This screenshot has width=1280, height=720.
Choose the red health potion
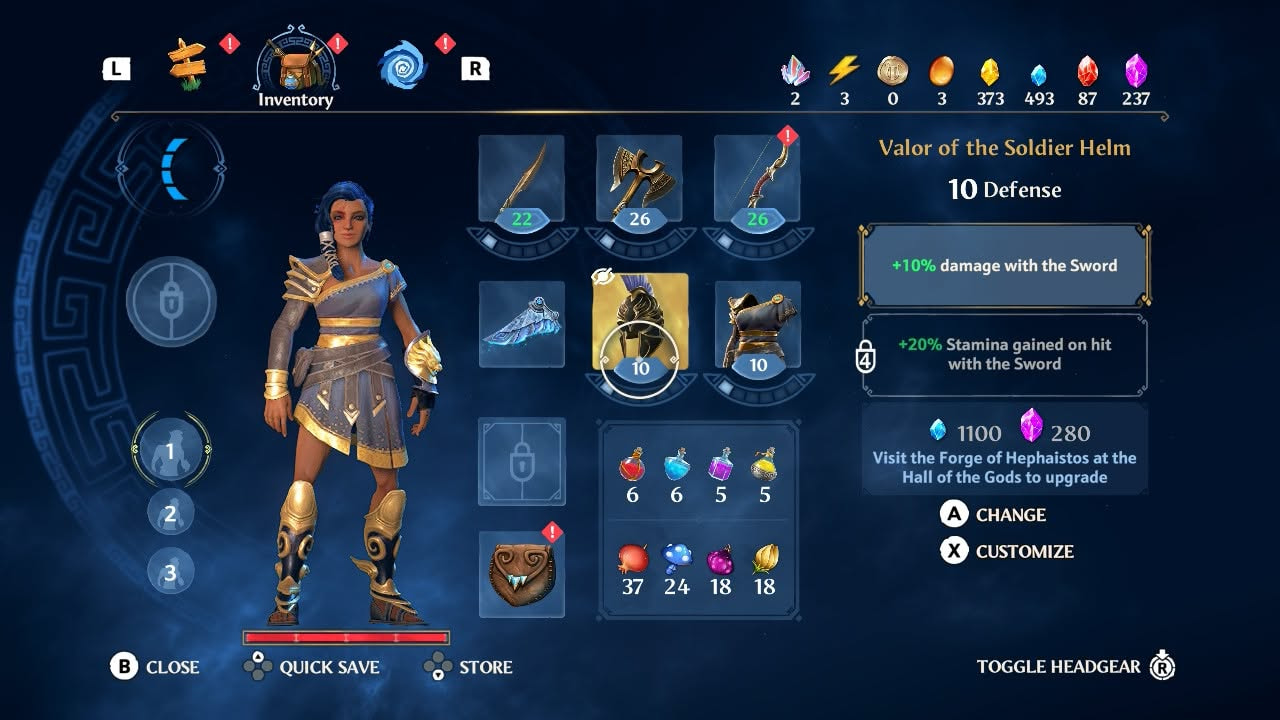[x=632, y=465]
